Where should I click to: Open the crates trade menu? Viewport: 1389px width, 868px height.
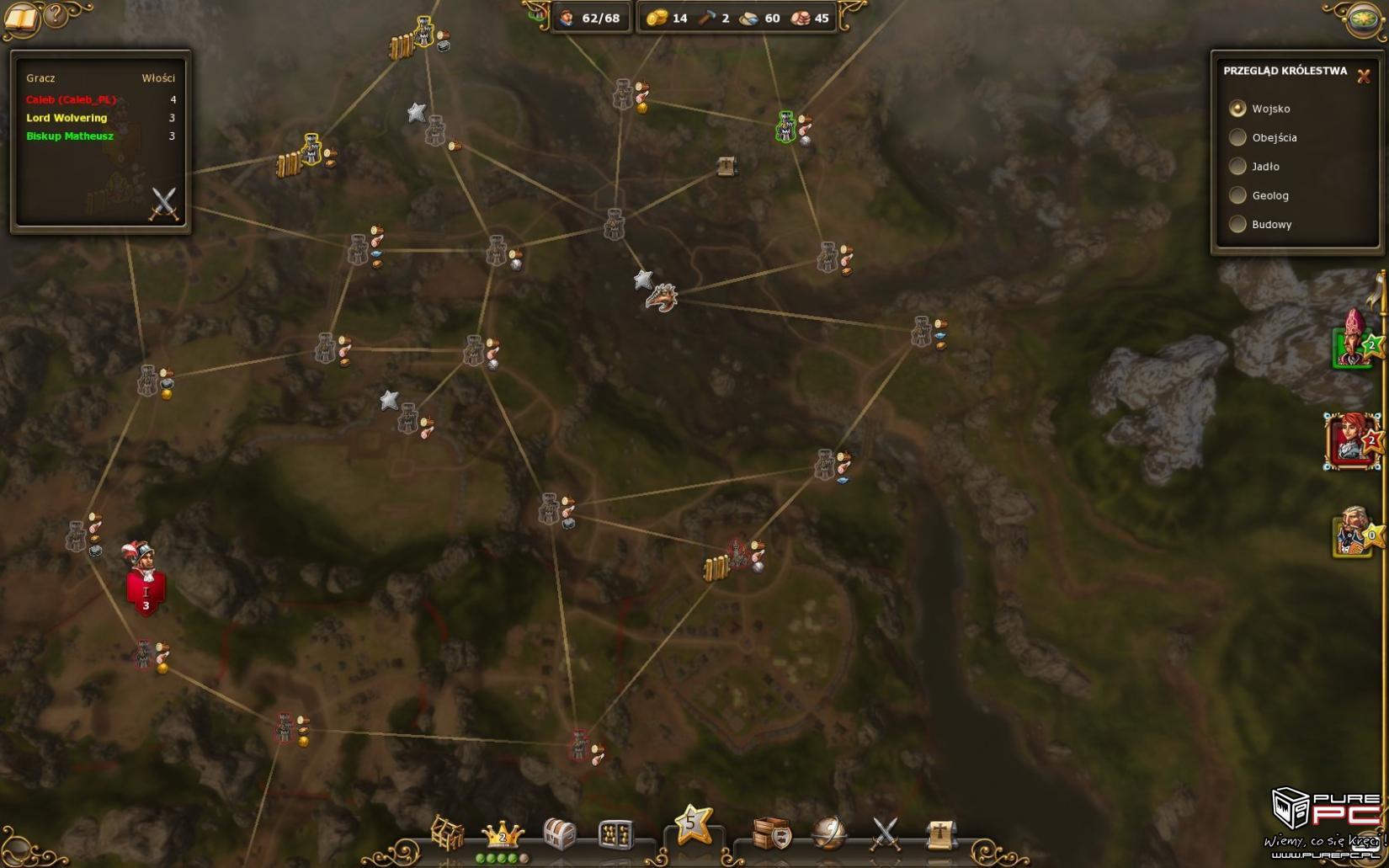[772, 834]
